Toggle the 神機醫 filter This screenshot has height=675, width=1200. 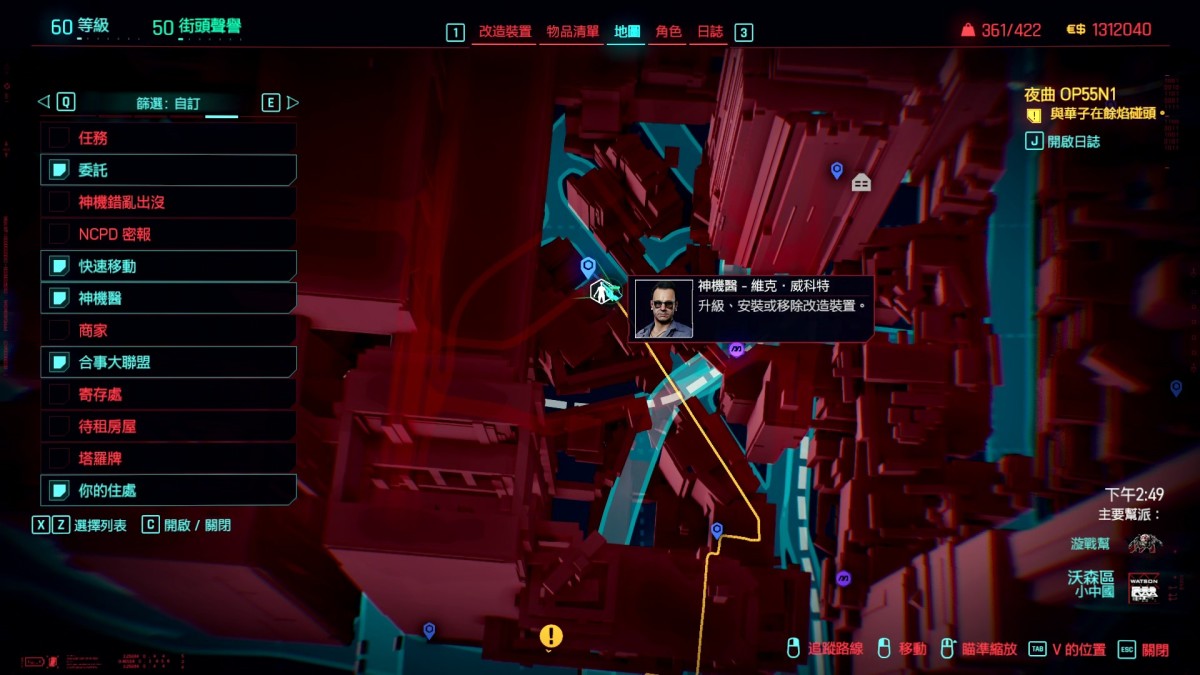click(168, 298)
